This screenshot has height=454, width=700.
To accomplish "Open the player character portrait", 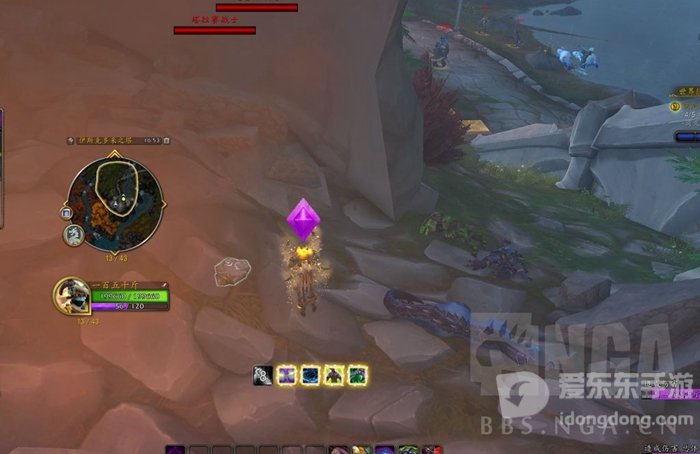I will 73,296.
